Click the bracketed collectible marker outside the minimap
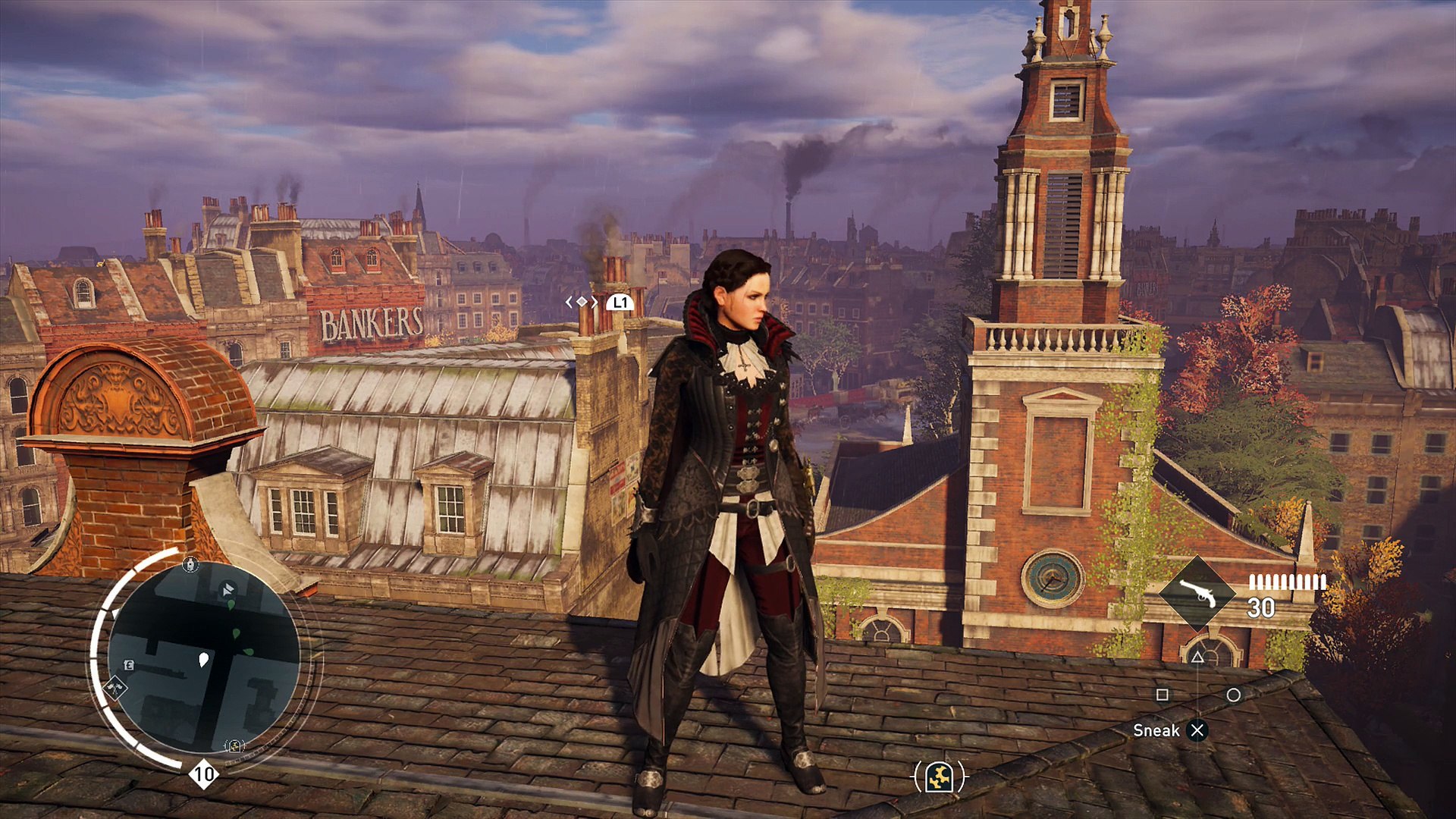This screenshot has width=1456, height=819. (940, 777)
